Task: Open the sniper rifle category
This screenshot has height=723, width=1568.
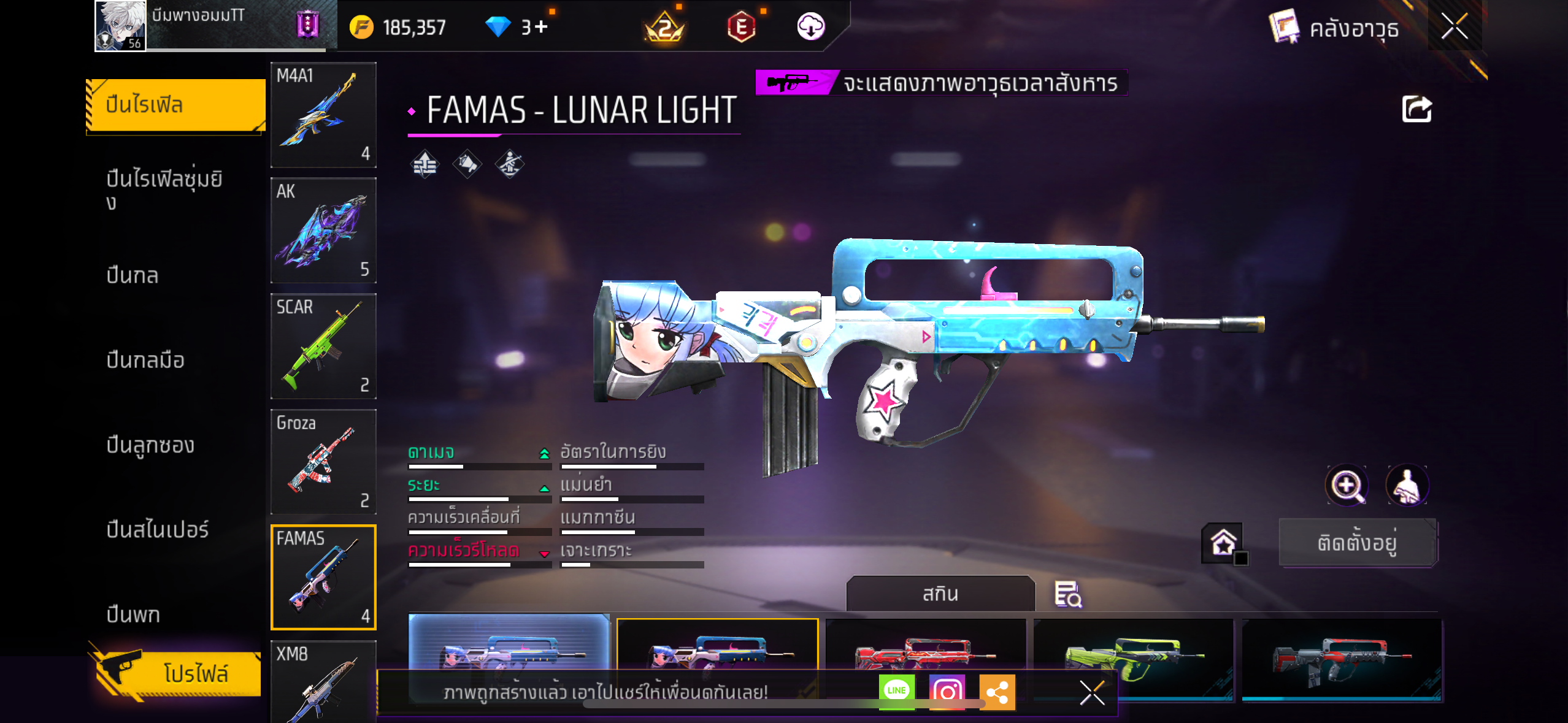Action: click(x=158, y=529)
